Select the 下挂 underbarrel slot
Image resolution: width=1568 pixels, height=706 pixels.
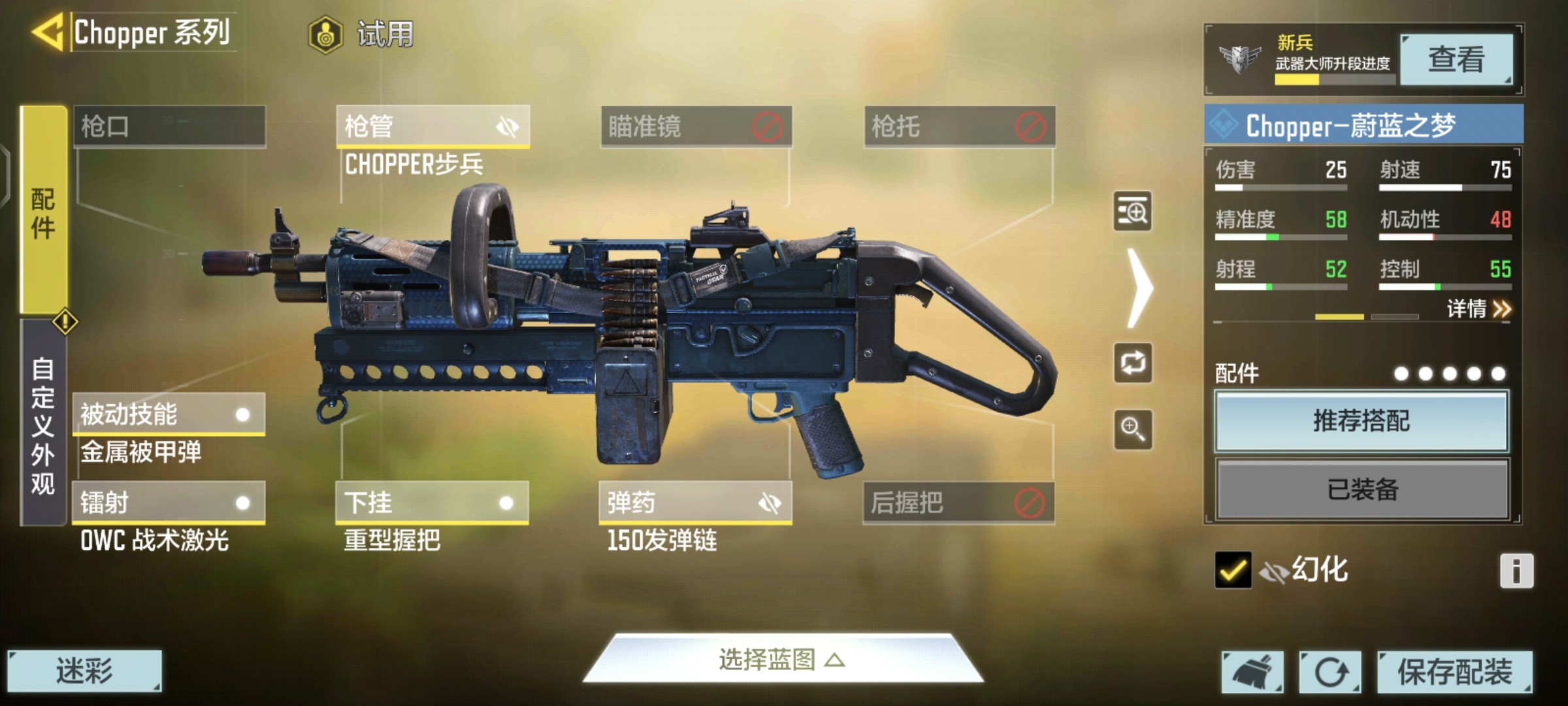point(432,503)
